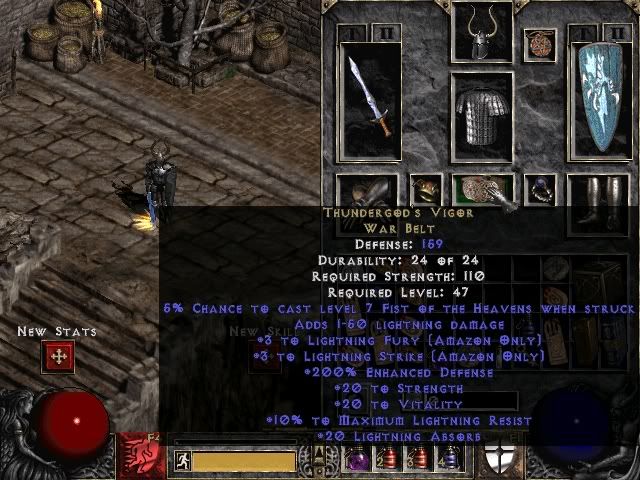This screenshot has width=640, height=480.
Task: Toggle the run/walk button
Action: 183,461
